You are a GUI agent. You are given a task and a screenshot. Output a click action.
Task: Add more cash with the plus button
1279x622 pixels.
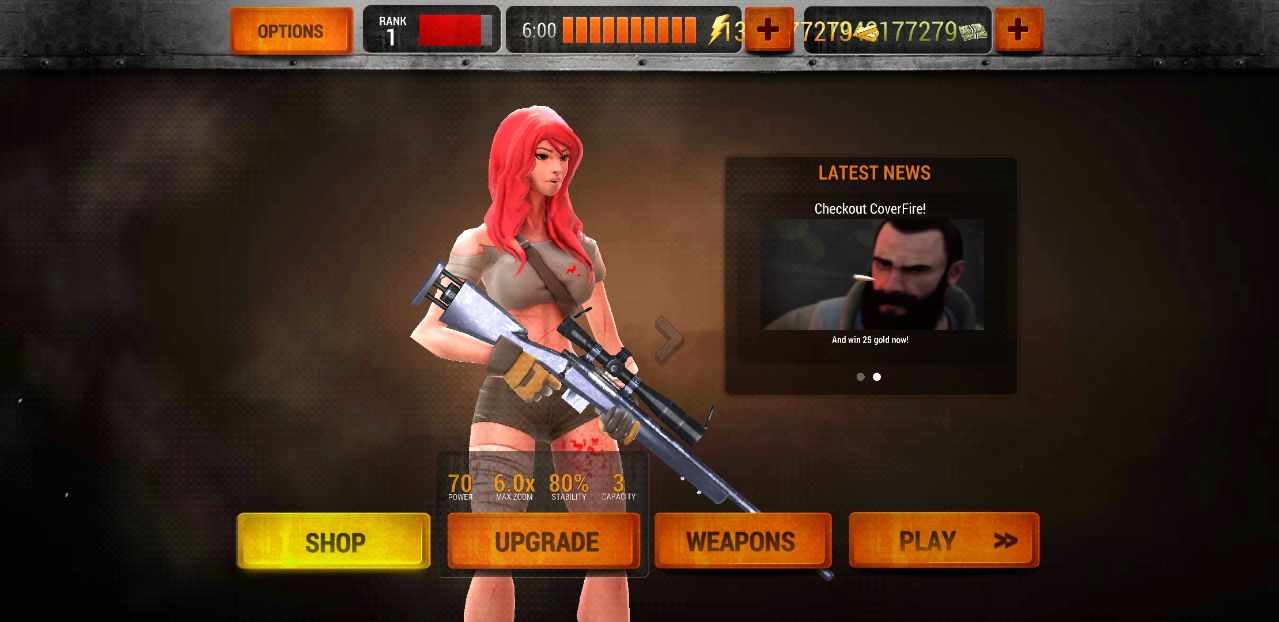pos(1018,30)
